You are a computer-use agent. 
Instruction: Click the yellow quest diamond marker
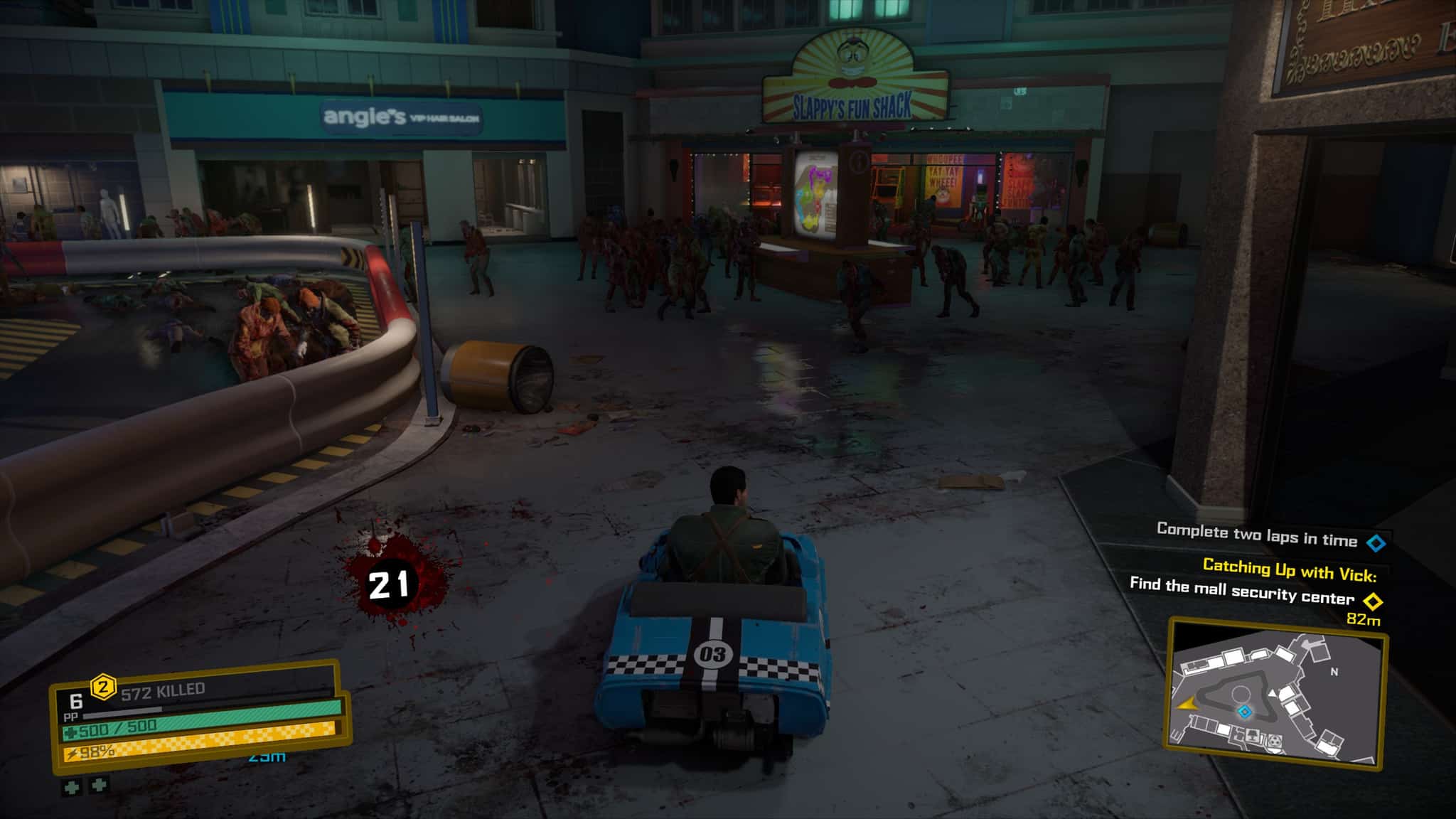tap(1373, 601)
